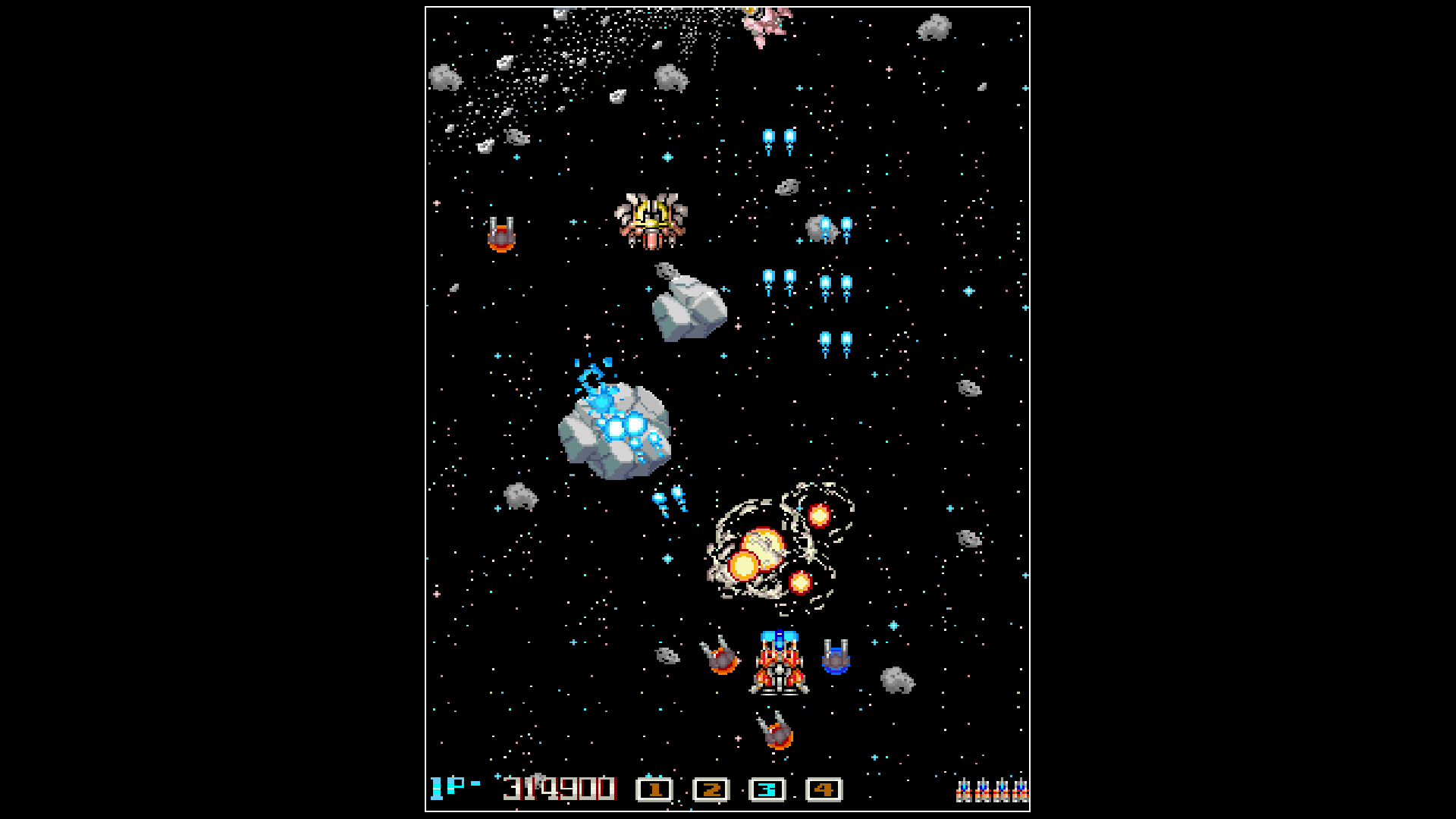1456x819 pixels.
Task: Select weapon slot 1 in the HUD
Action: point(654,789)
